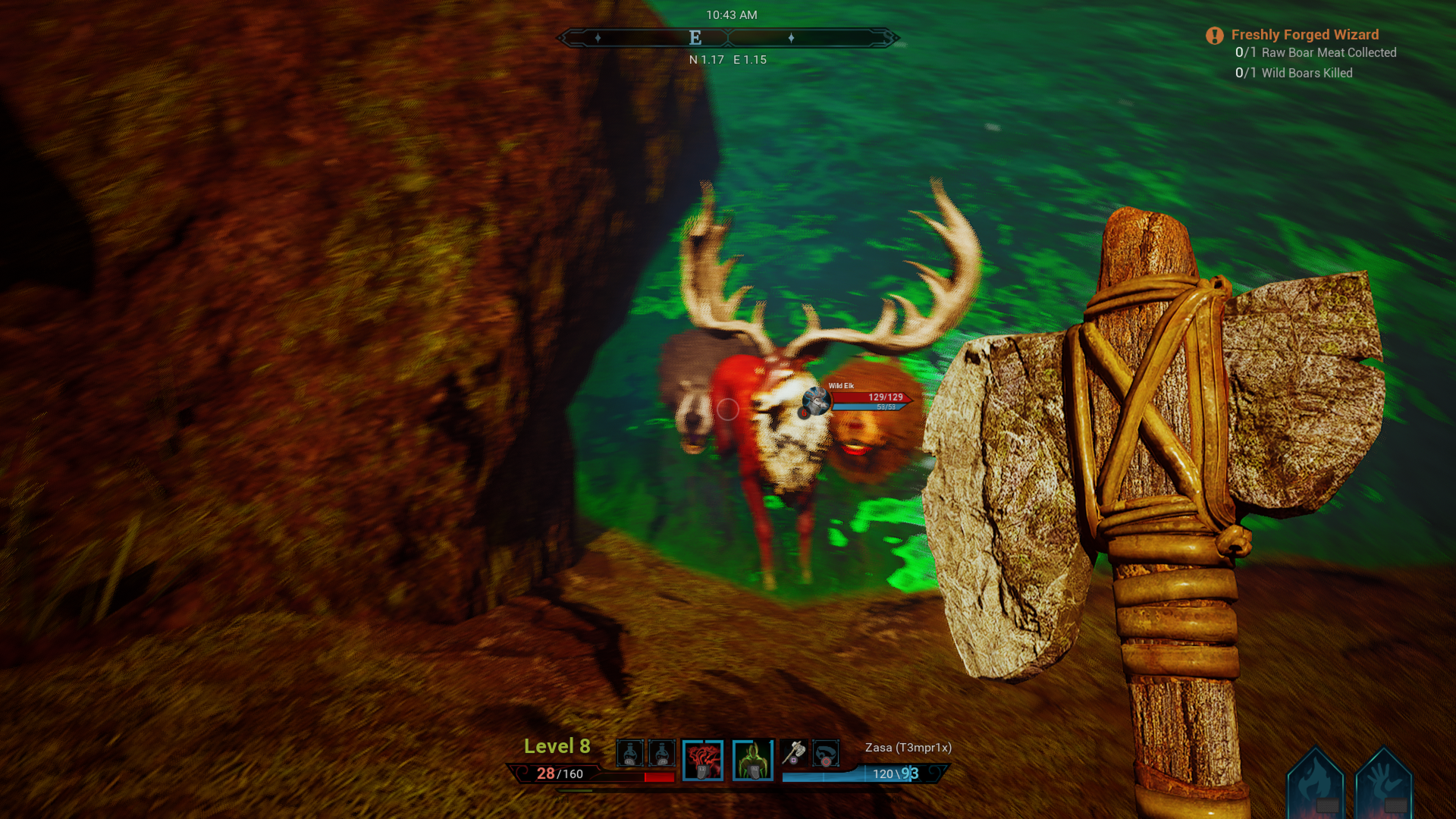Image resolution: width=1456 pixels, height=819 pixels.
Task: Trigger the open hand spell card
Action: [1383, 785]
